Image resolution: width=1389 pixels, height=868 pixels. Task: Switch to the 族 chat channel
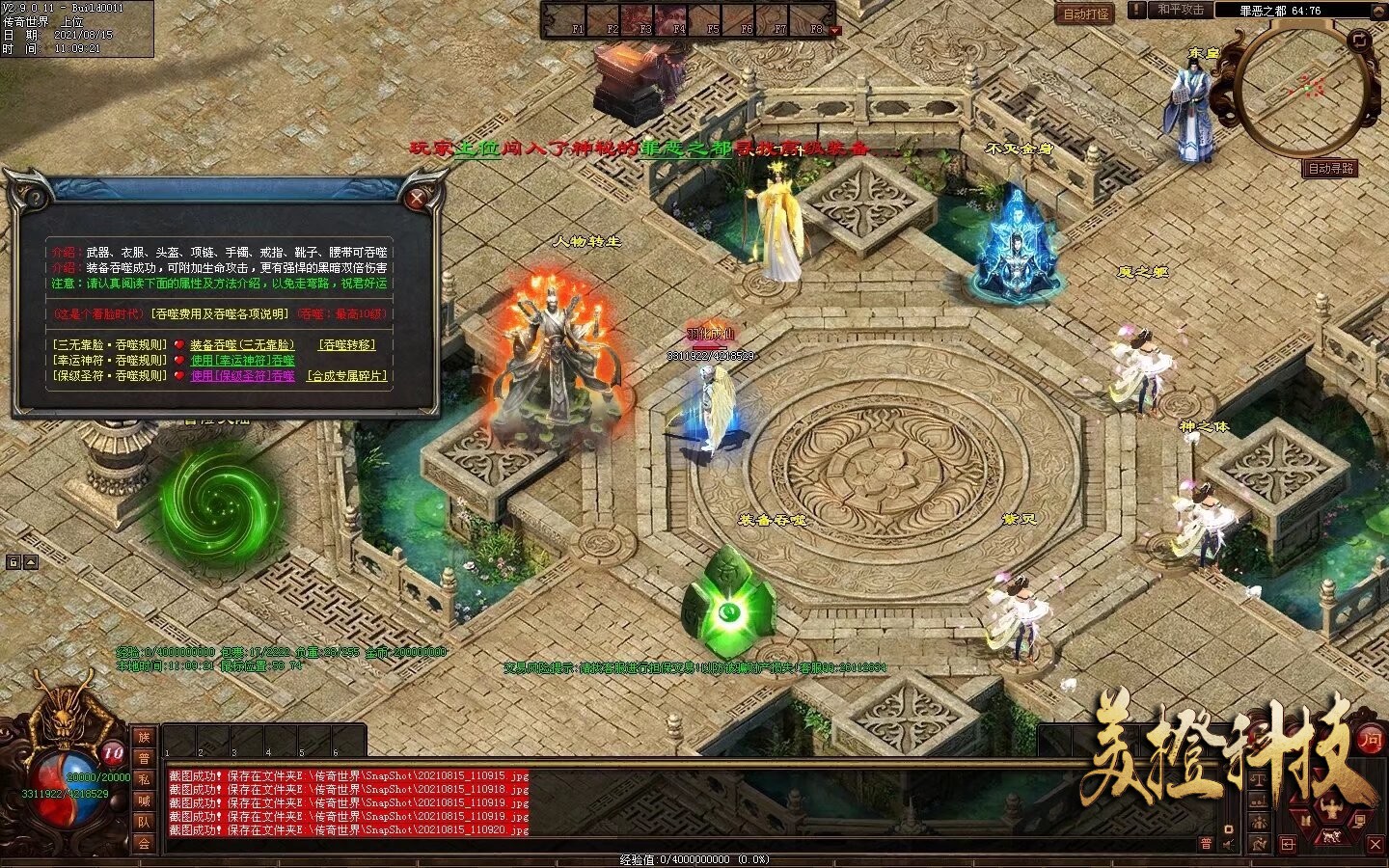[x=144, y=737]
